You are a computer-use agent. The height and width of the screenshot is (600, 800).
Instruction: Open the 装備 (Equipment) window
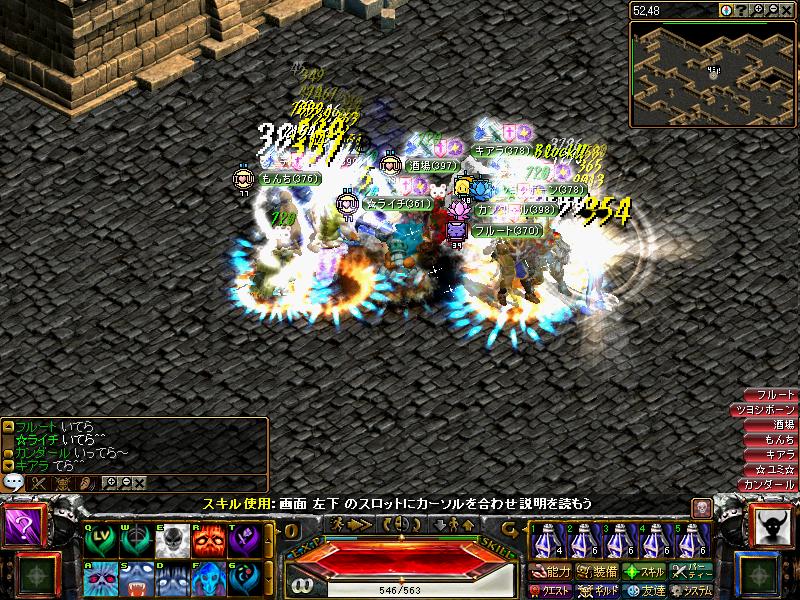click(x=597, y=572)
